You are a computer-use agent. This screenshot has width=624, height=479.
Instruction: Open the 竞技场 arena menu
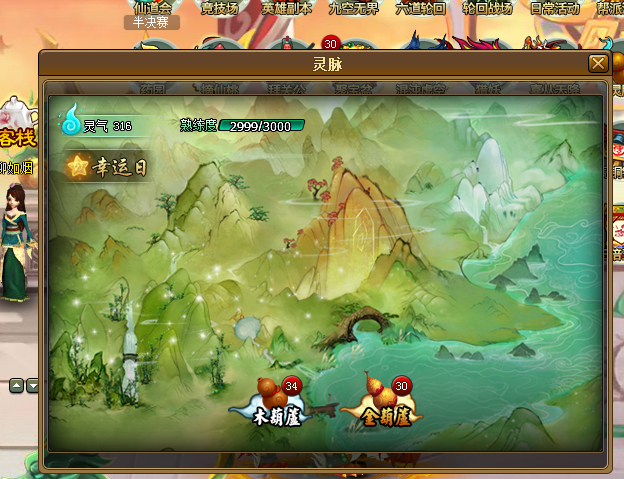[x=222, y=8]
